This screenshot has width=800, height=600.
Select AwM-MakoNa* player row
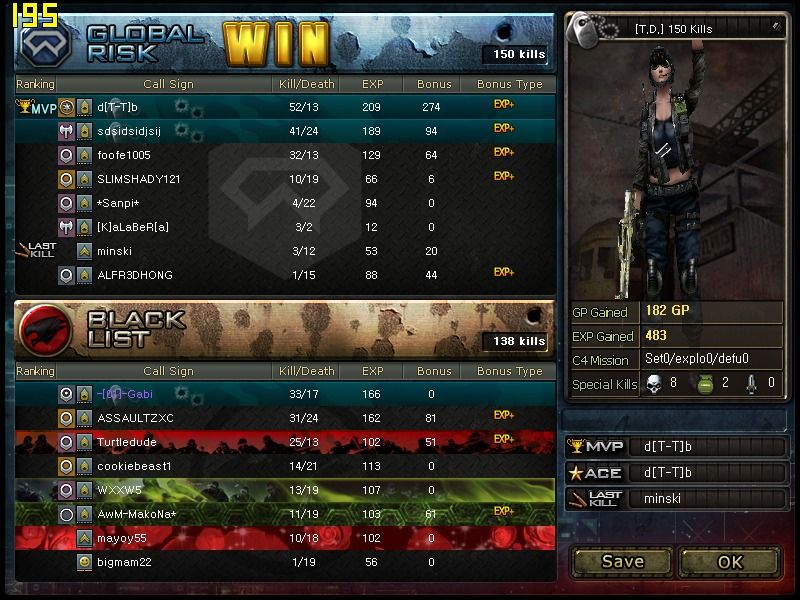[285, 514]
